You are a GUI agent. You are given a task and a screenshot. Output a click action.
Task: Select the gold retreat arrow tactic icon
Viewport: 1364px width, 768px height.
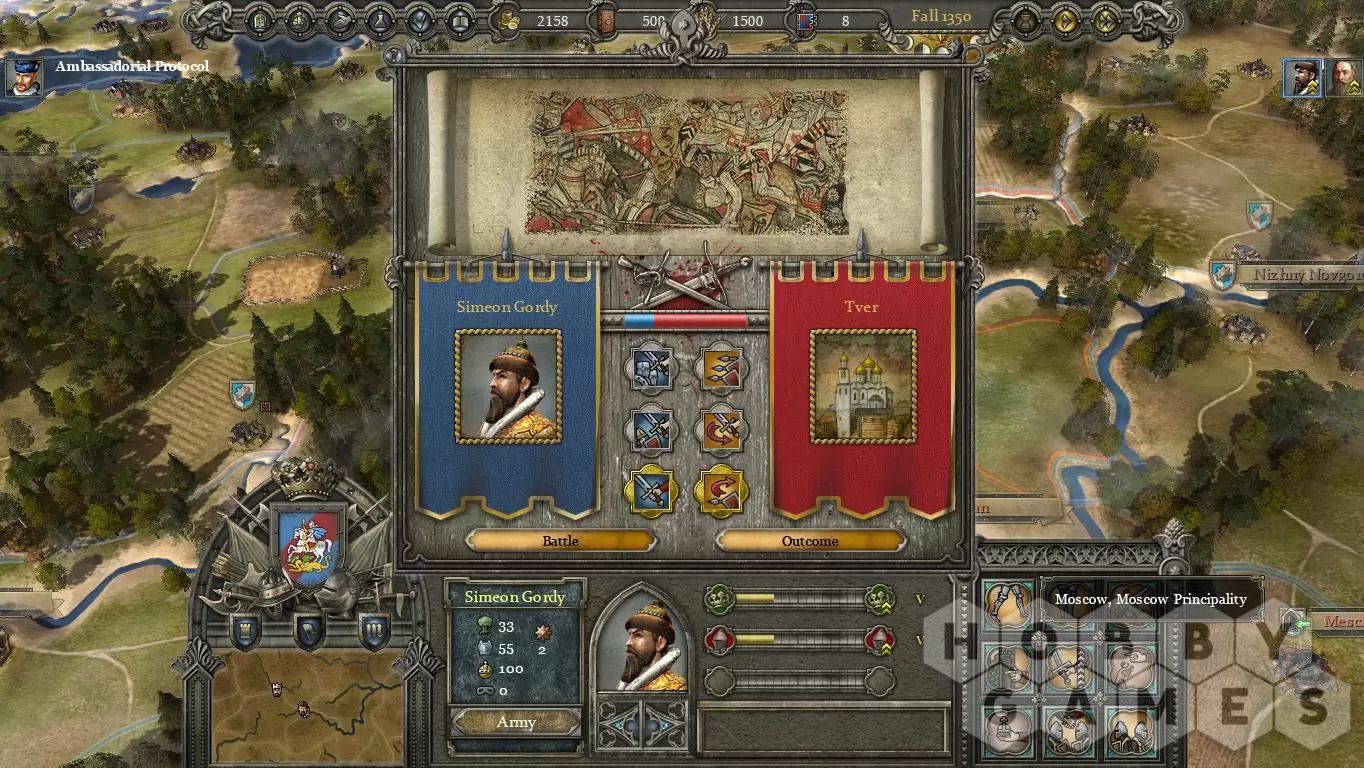click(x=721, y=492)
